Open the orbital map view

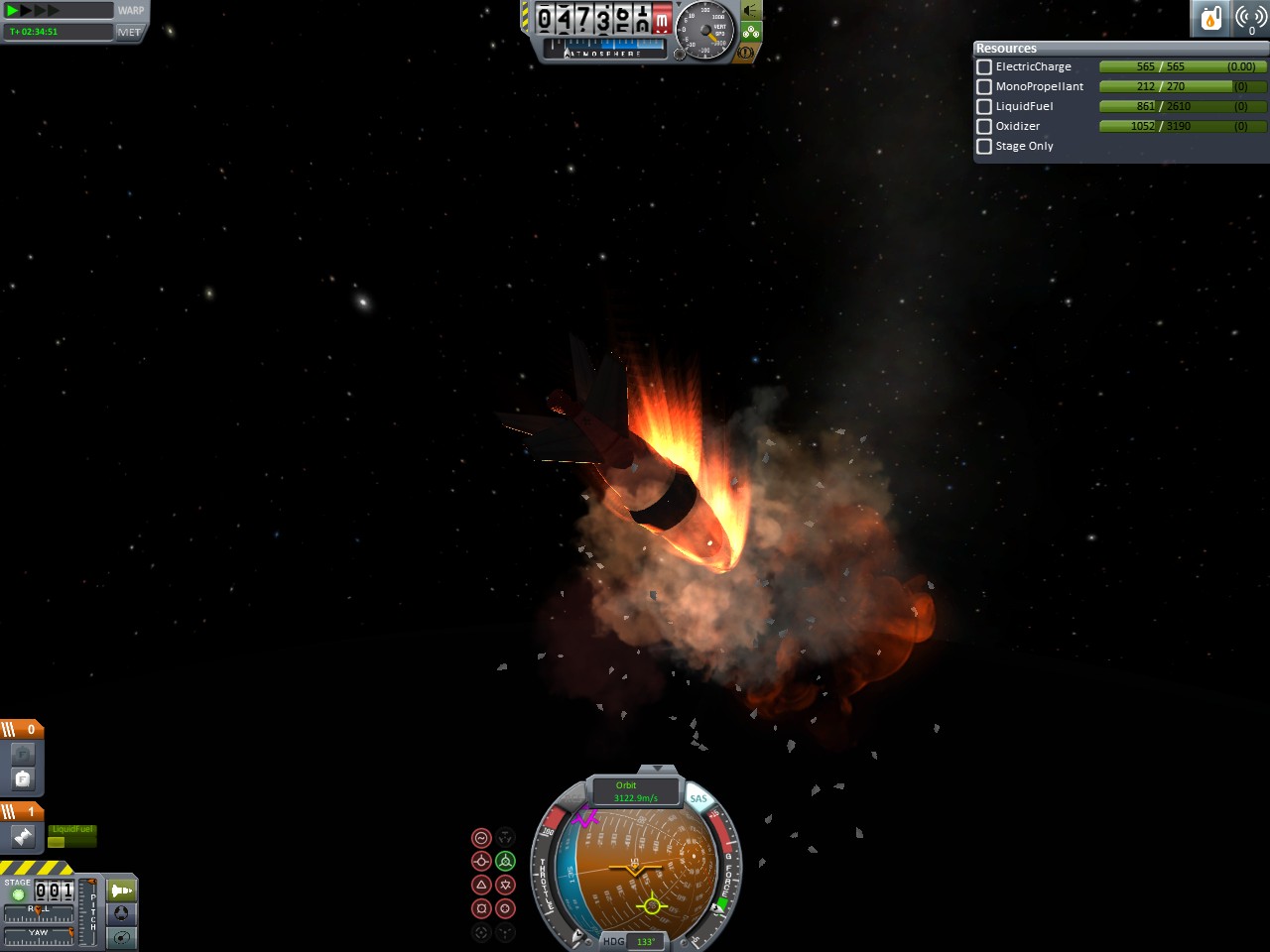point(122,937)
